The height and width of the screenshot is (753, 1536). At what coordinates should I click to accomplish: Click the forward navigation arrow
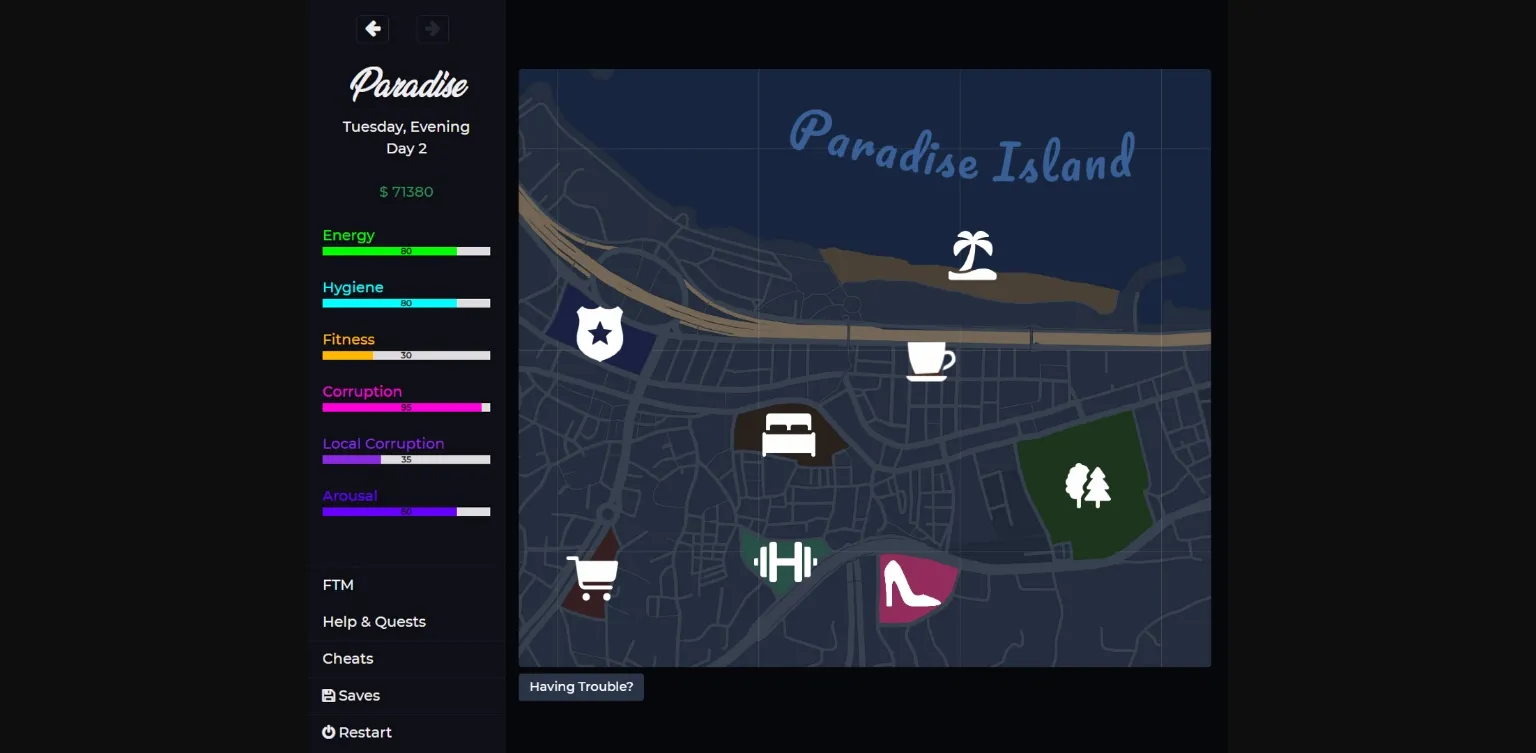pos(432,29)
